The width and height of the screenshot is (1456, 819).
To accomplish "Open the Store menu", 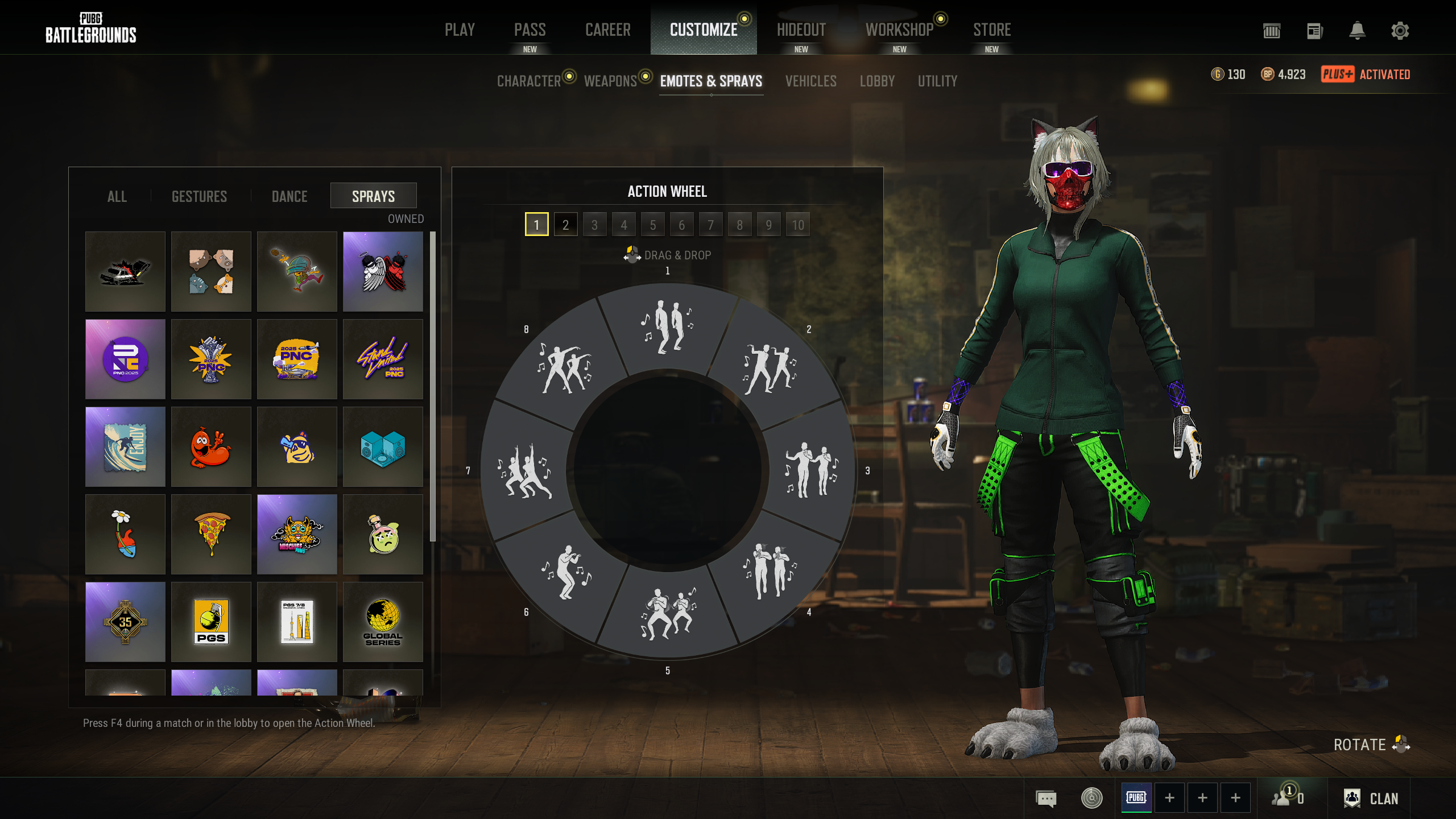I will [x=991, y=30].
